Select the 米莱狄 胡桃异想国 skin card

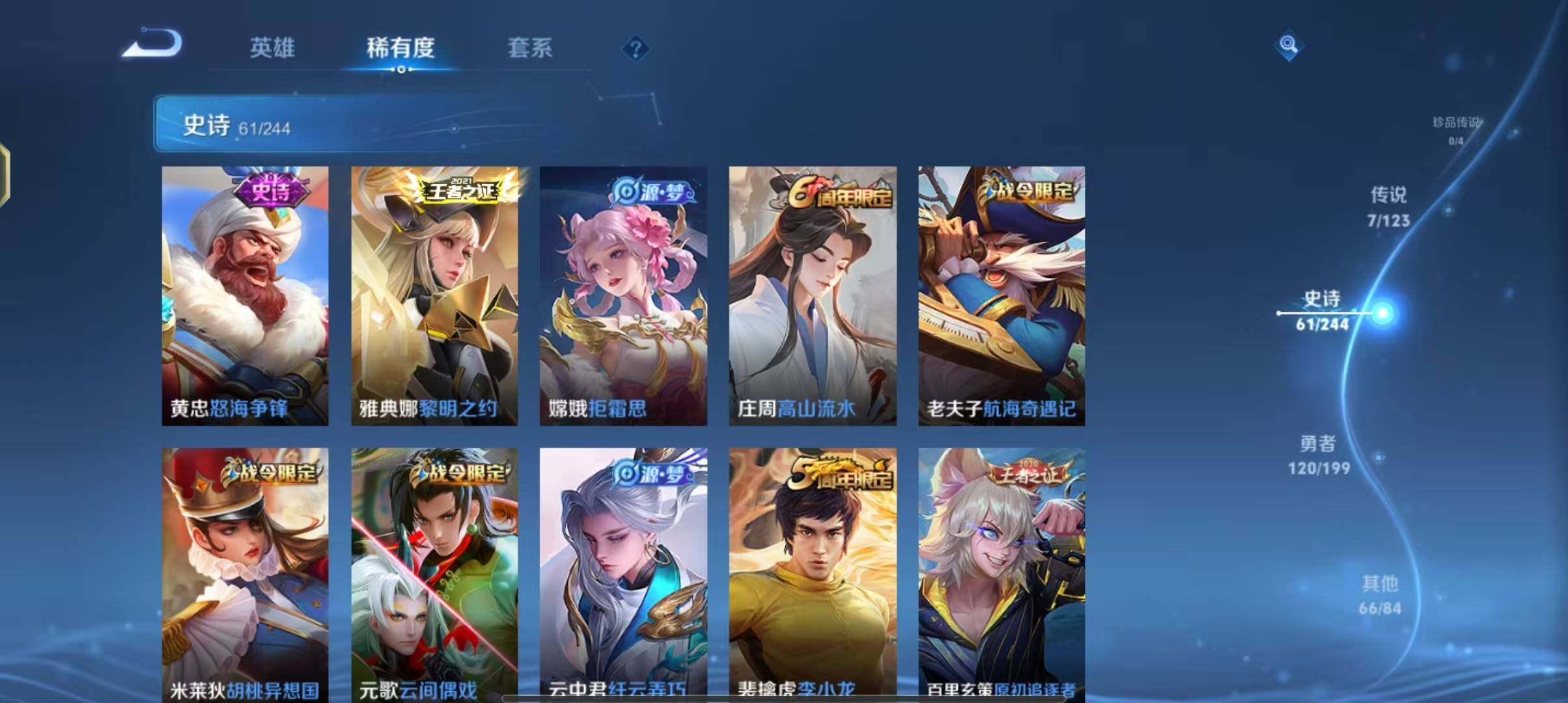point(245,573)
